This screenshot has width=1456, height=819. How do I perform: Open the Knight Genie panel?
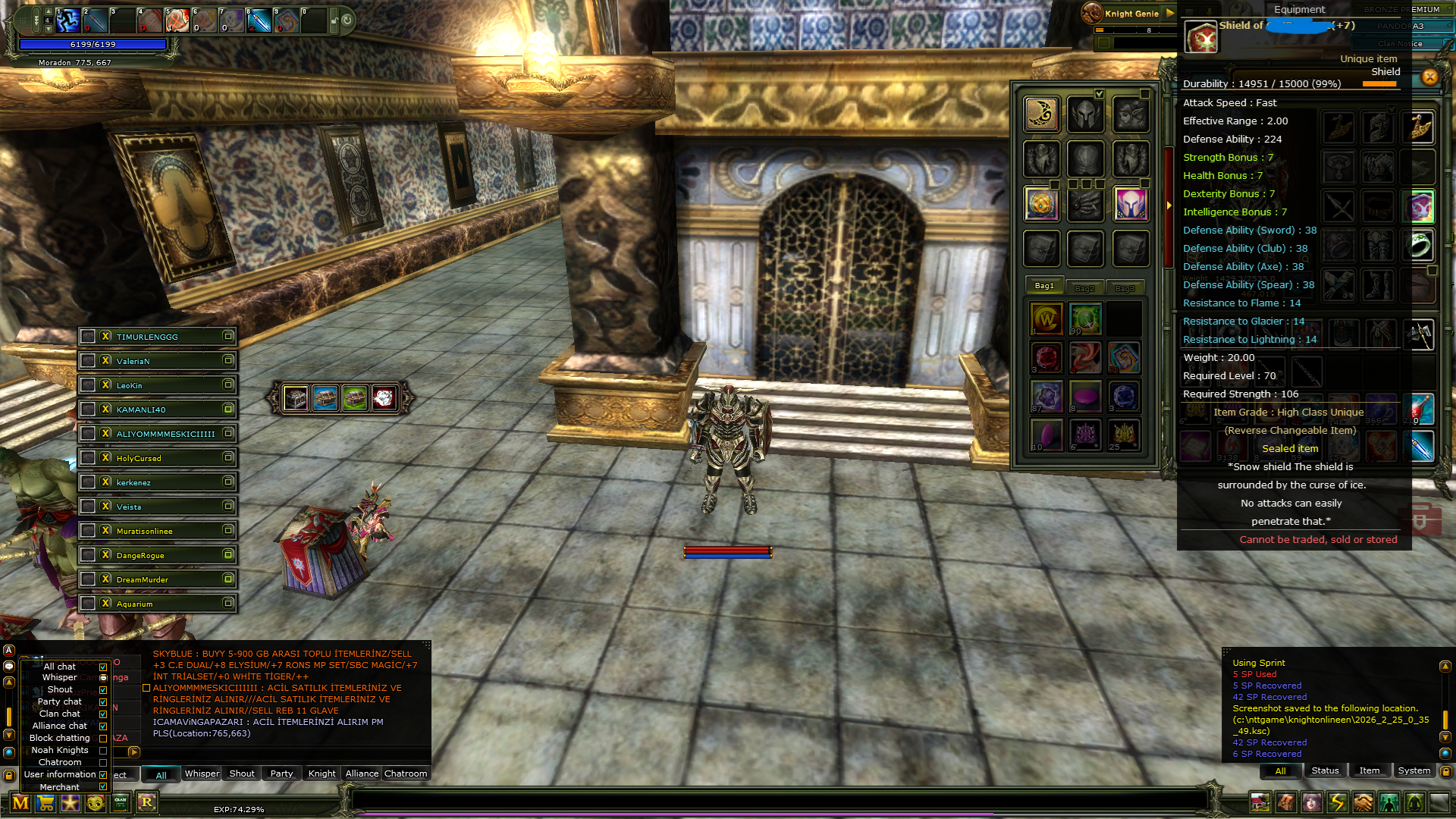[1131, 13]
